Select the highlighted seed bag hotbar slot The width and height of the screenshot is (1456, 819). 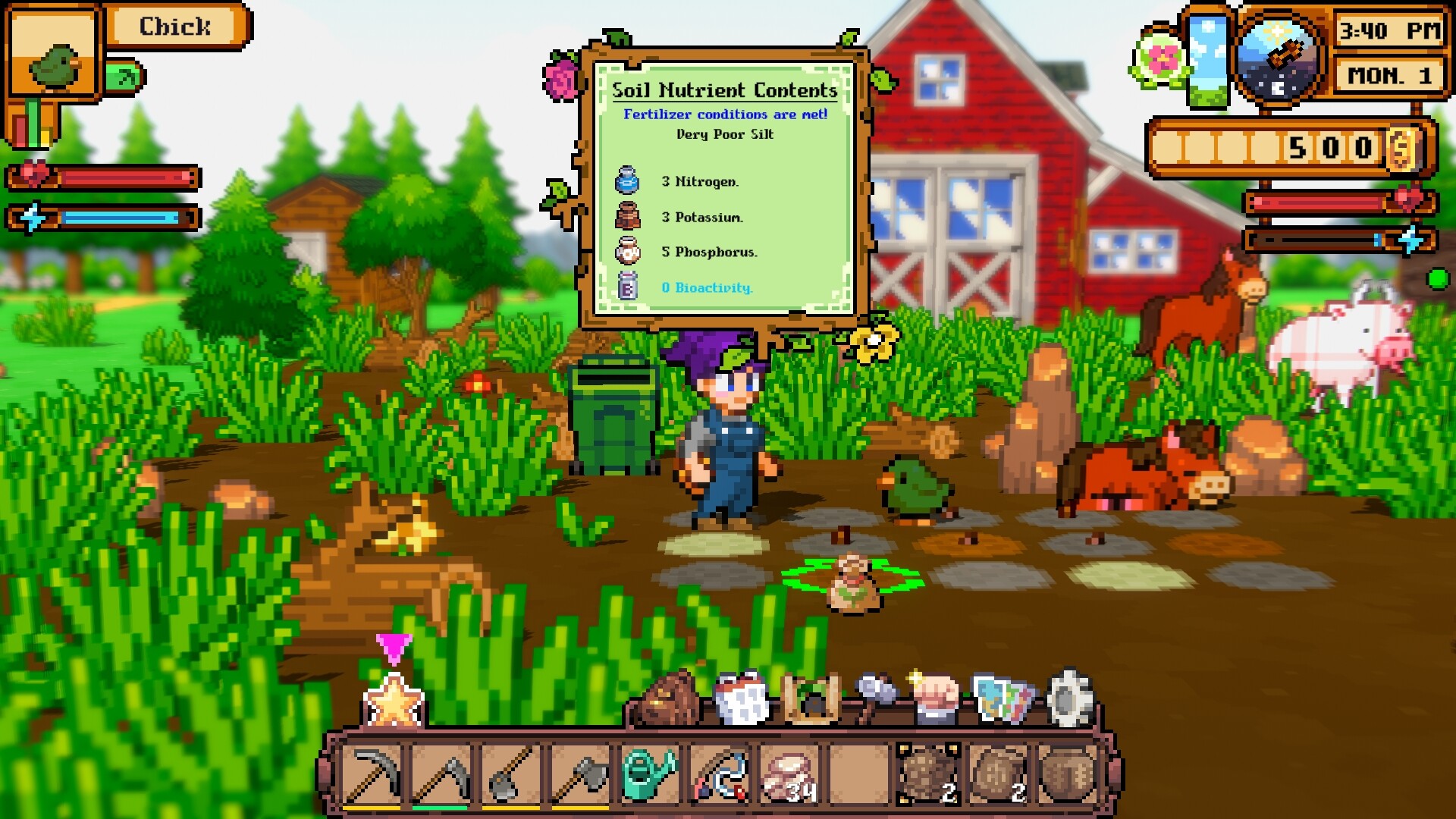click(927, 773)
